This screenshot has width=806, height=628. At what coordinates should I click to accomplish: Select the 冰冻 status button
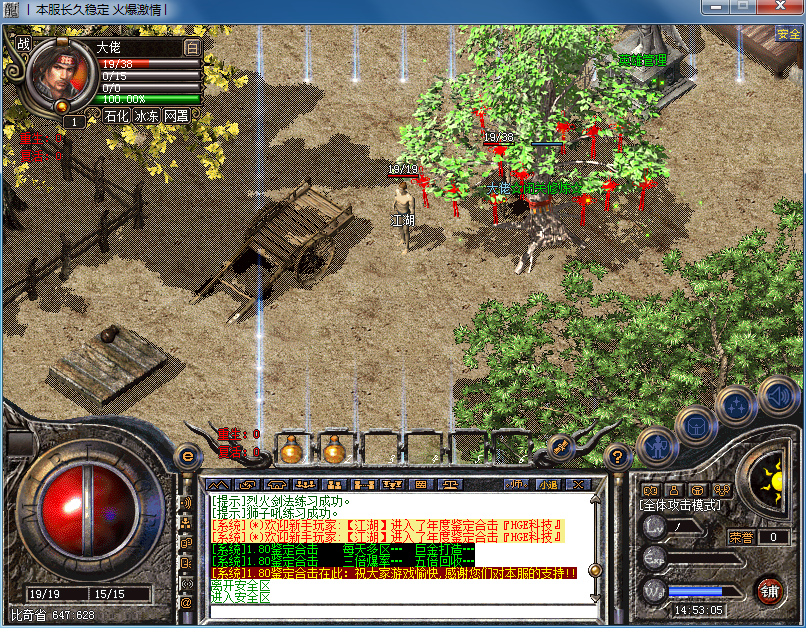[x=147, y=115]
